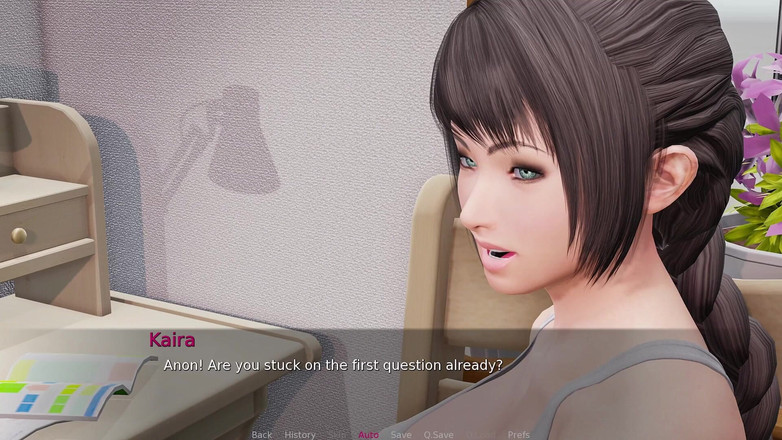The image size is (782, 440).
Task: Toggle Auto-advance mode
Action: tap(368, 435)
